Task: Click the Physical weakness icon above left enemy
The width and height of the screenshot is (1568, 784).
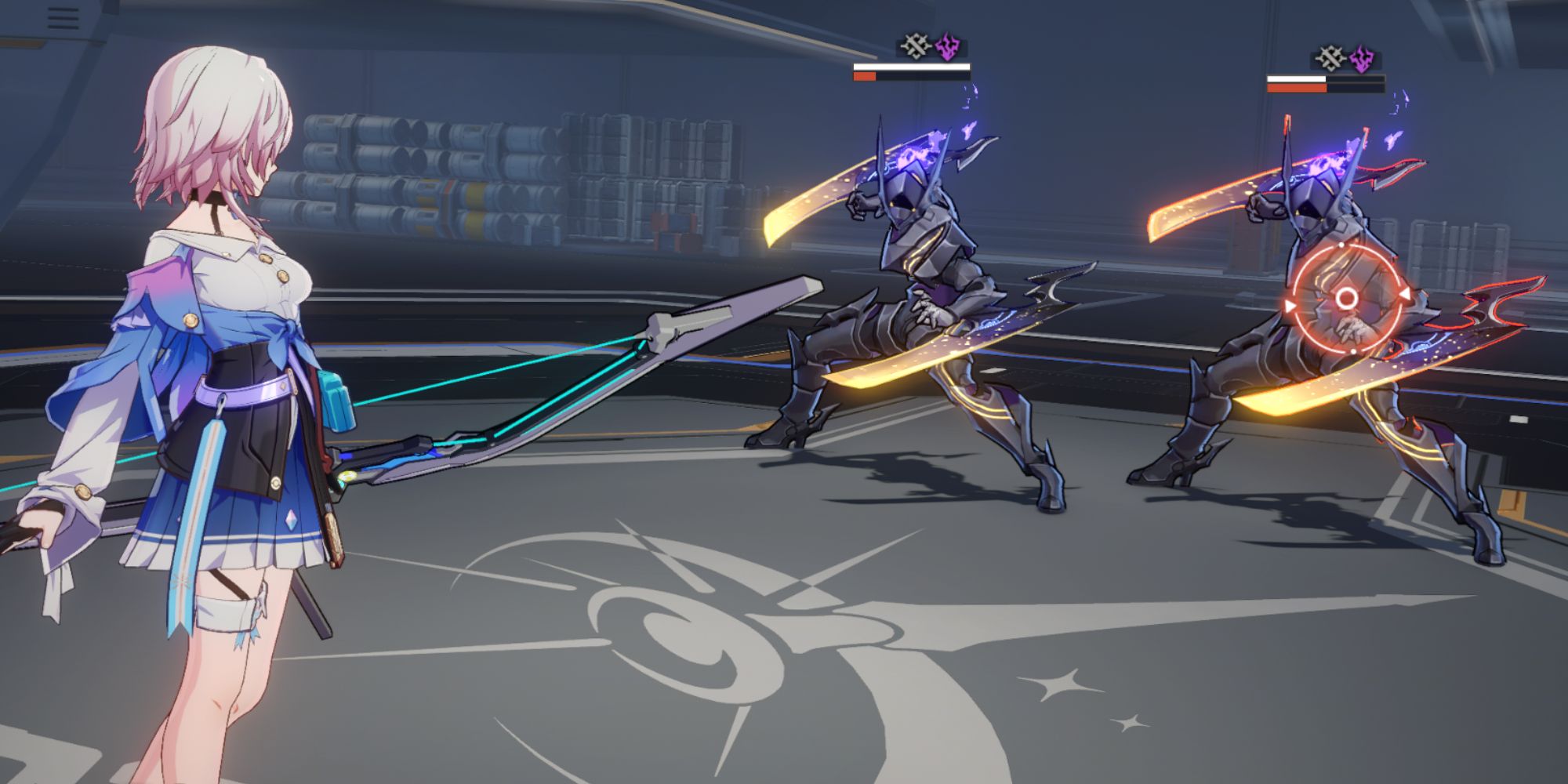Action: pyautogui.click(x=916, y=45)
